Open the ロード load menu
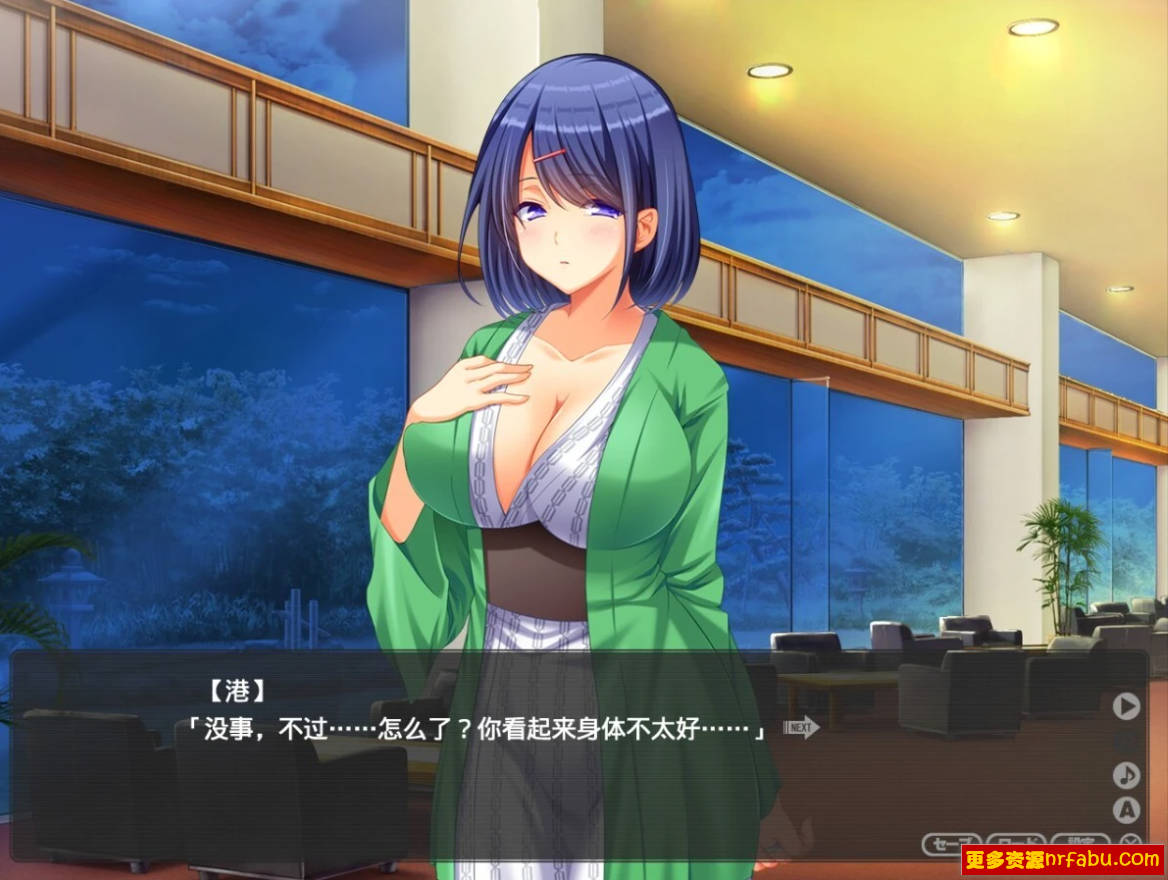Image resolution: width=1168 pixels, height=880 pixels. pyautogui.click(x=1015, y=842)
